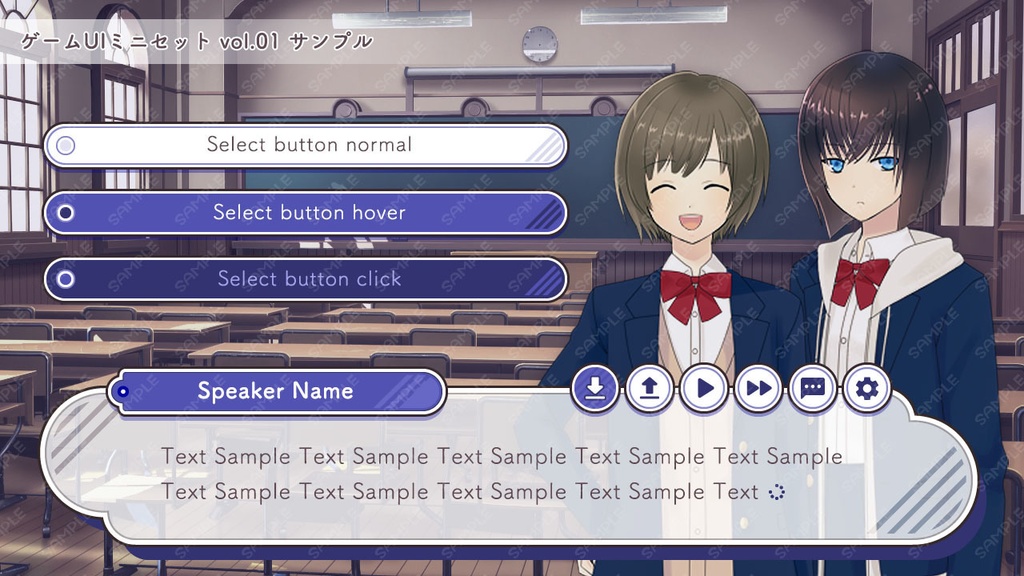Click the save (download arrow) icon
1024x576 pixels.
596,388
